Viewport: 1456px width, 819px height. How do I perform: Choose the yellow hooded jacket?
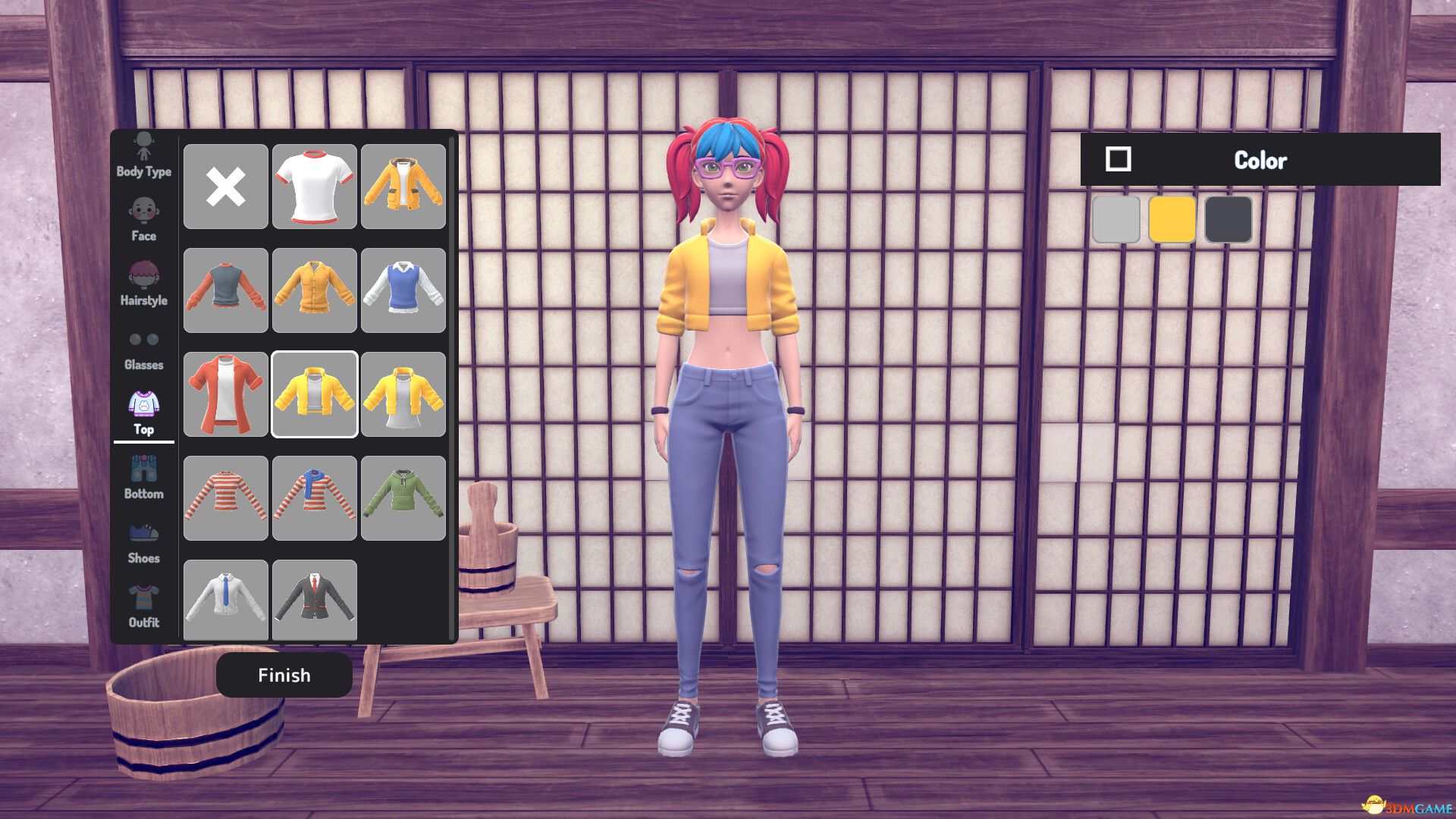403,187
